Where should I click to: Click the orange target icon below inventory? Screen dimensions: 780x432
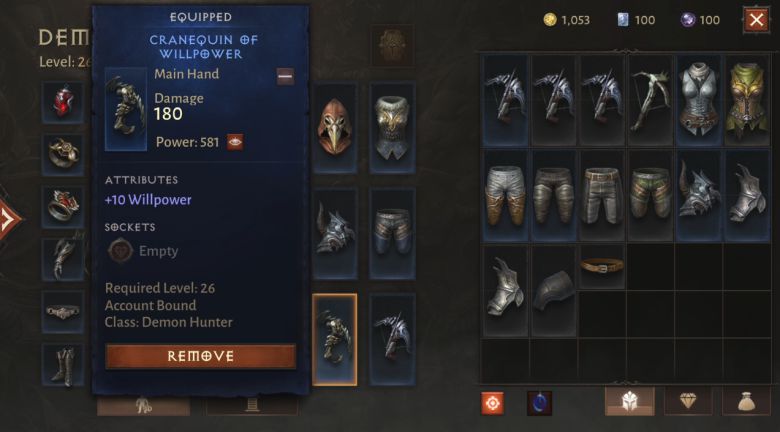492,402
